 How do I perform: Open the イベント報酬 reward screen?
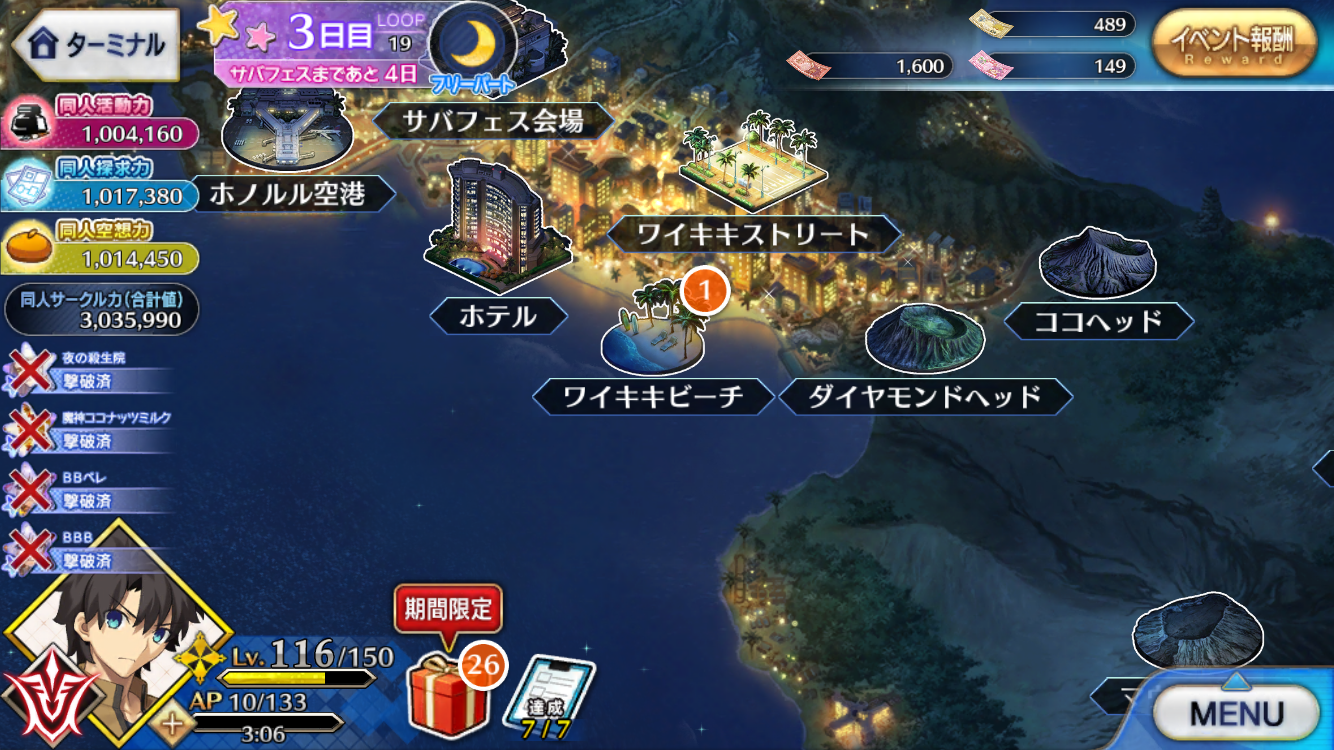tap(1235, 42)
